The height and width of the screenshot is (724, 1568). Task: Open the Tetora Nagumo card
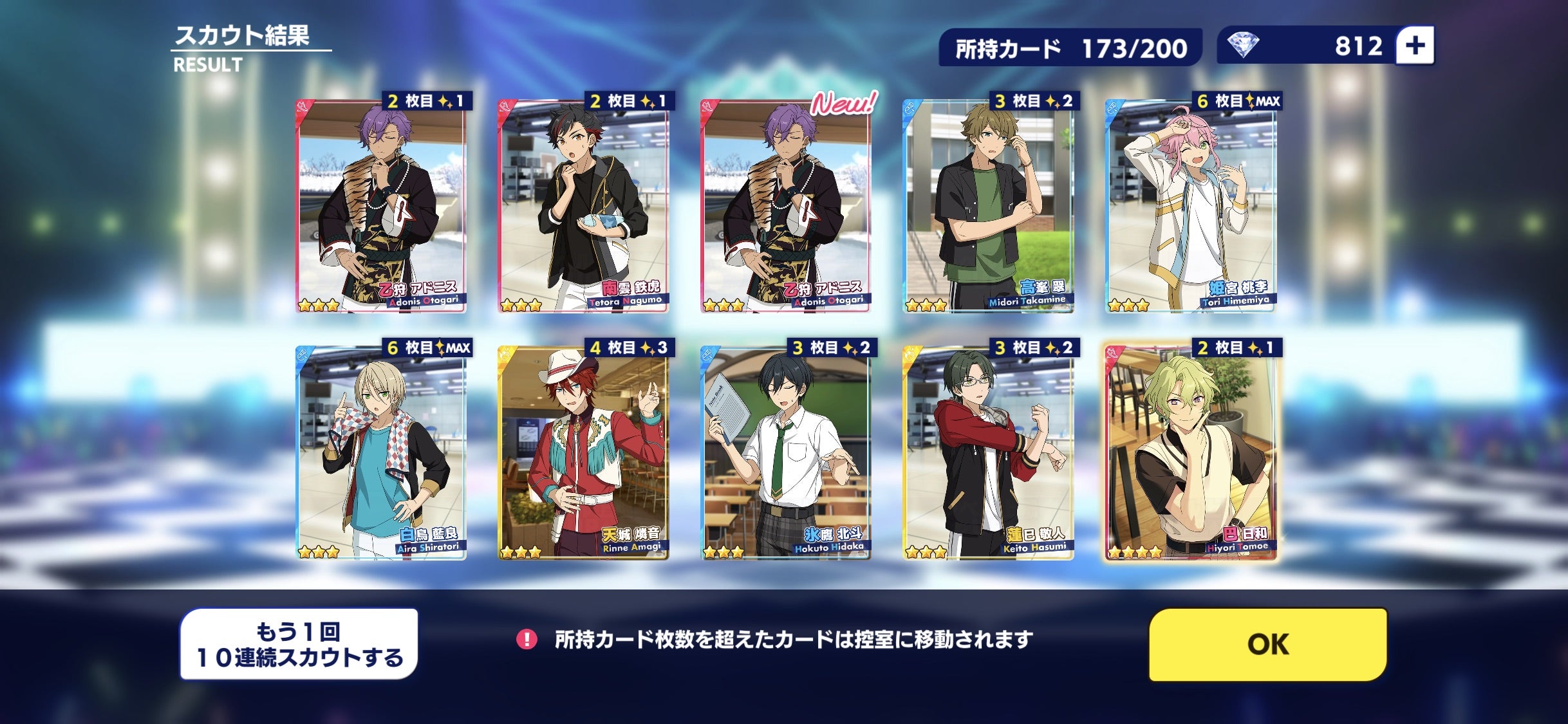coord(583,206)
